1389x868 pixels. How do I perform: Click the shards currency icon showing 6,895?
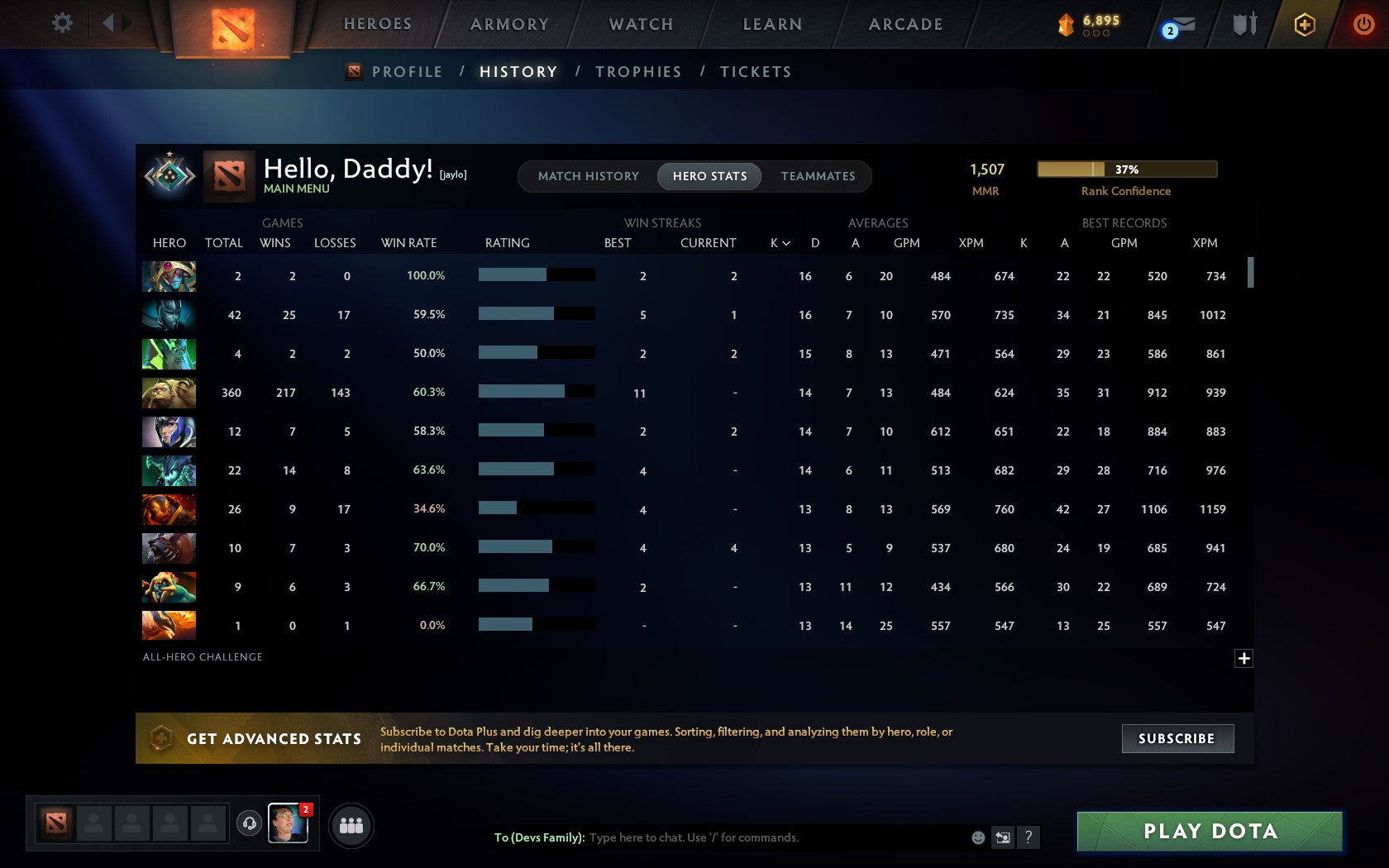pyautogui.click(x=1065, y=24)
